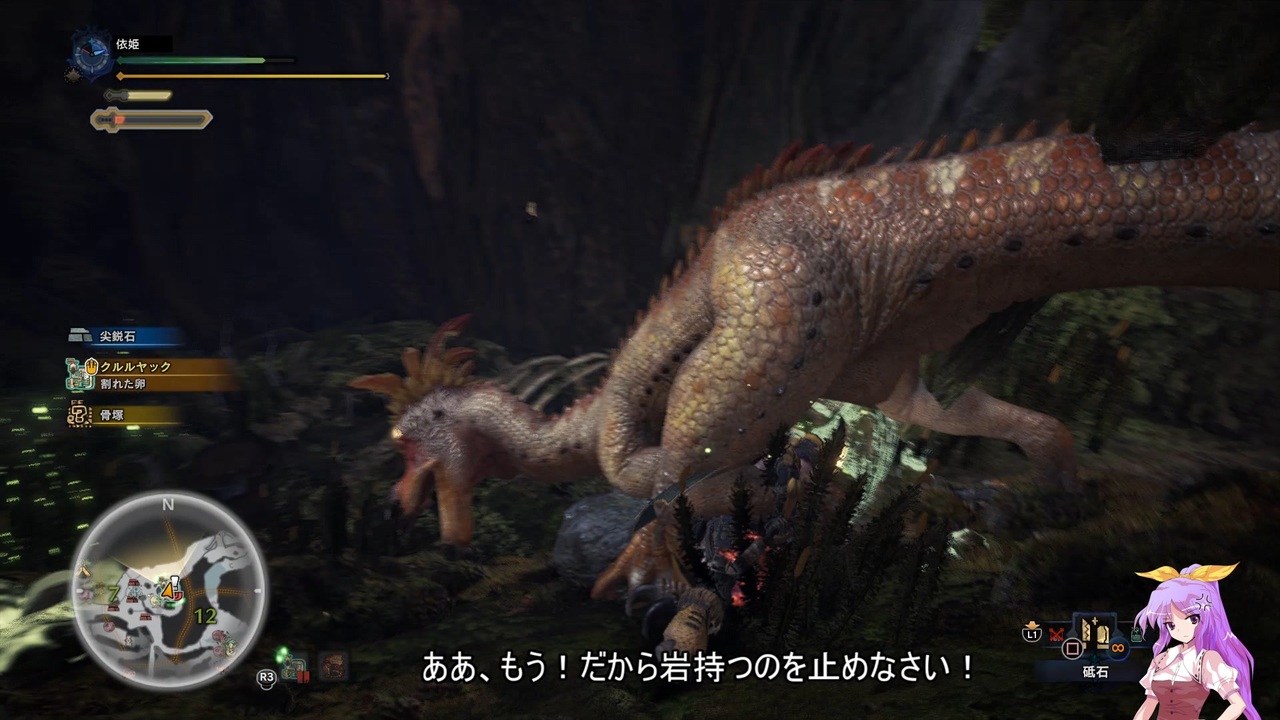Click the hunter name 依姫 label
Image resolution: width=1280 pixels, height=720 pixels.
point(130,43)
